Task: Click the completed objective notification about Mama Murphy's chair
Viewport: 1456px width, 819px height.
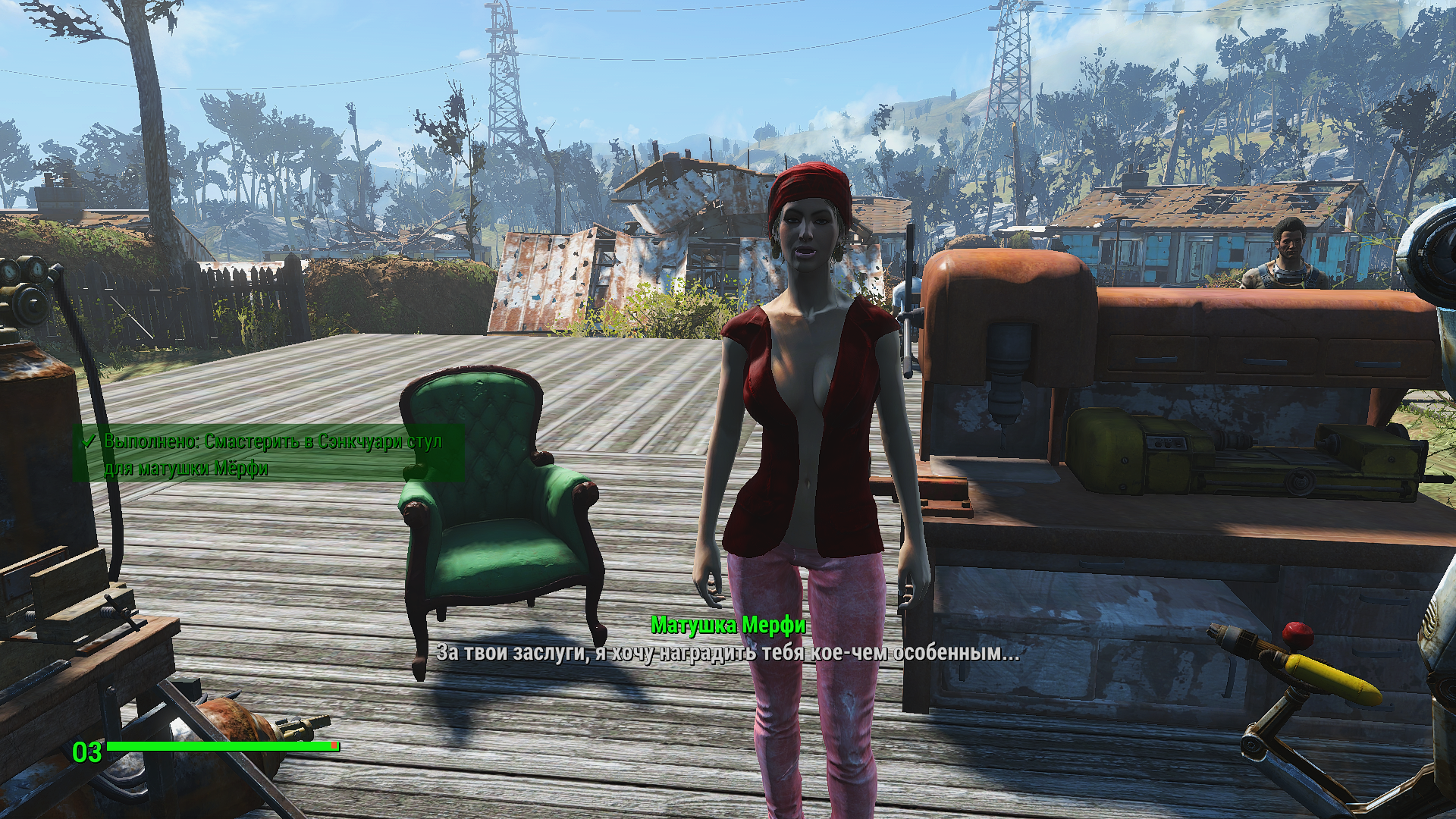Action: tap(269, 453)
